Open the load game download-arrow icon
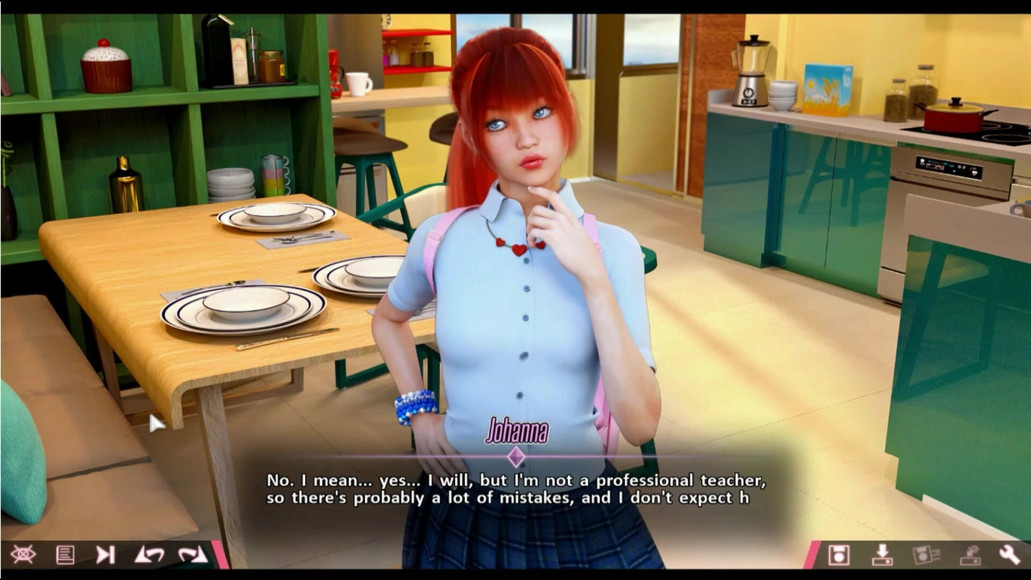Viewport: 1031px width, 580px height. click(882, 554)
